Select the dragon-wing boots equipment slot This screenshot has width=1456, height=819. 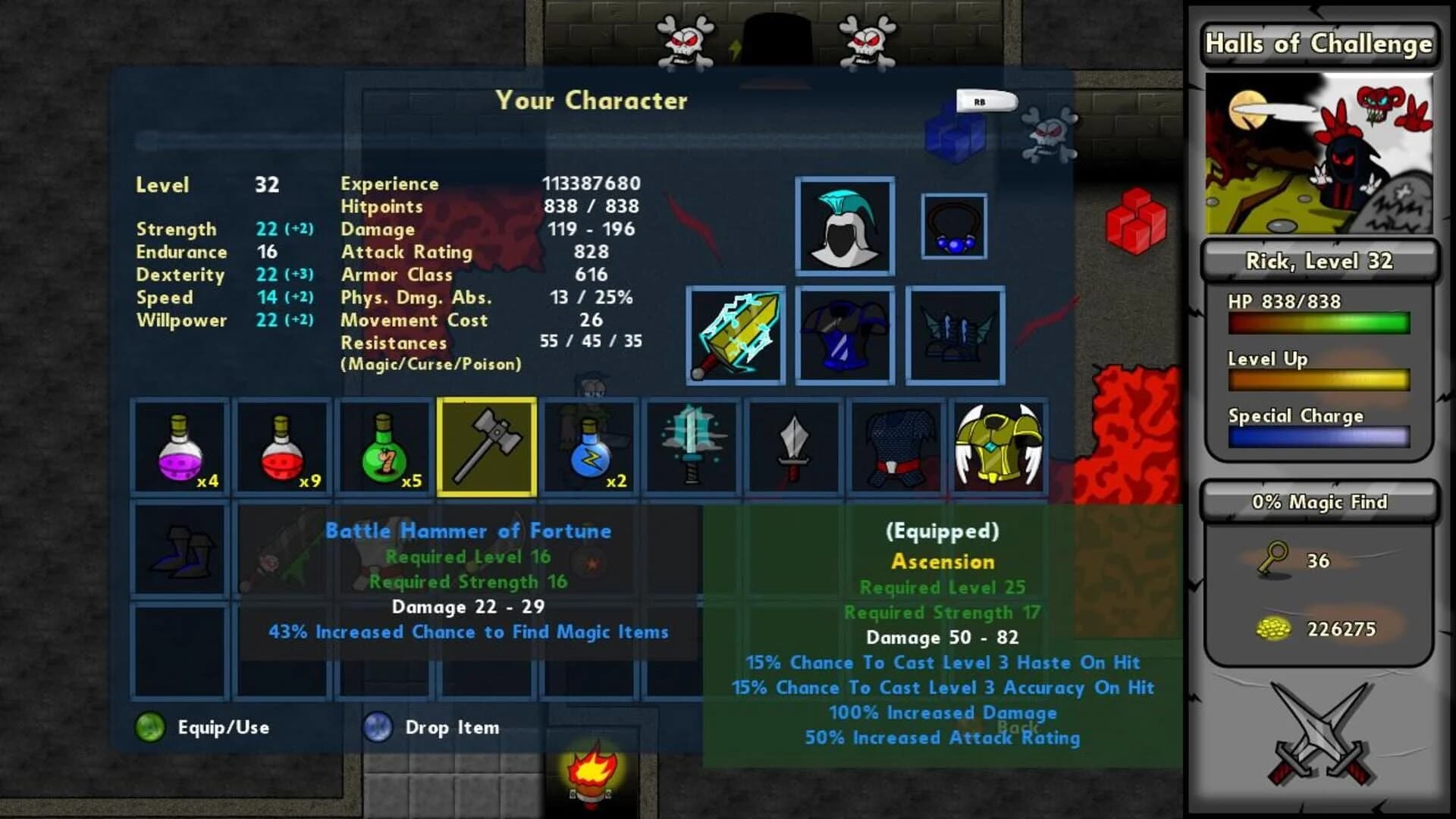coord(953,336)
